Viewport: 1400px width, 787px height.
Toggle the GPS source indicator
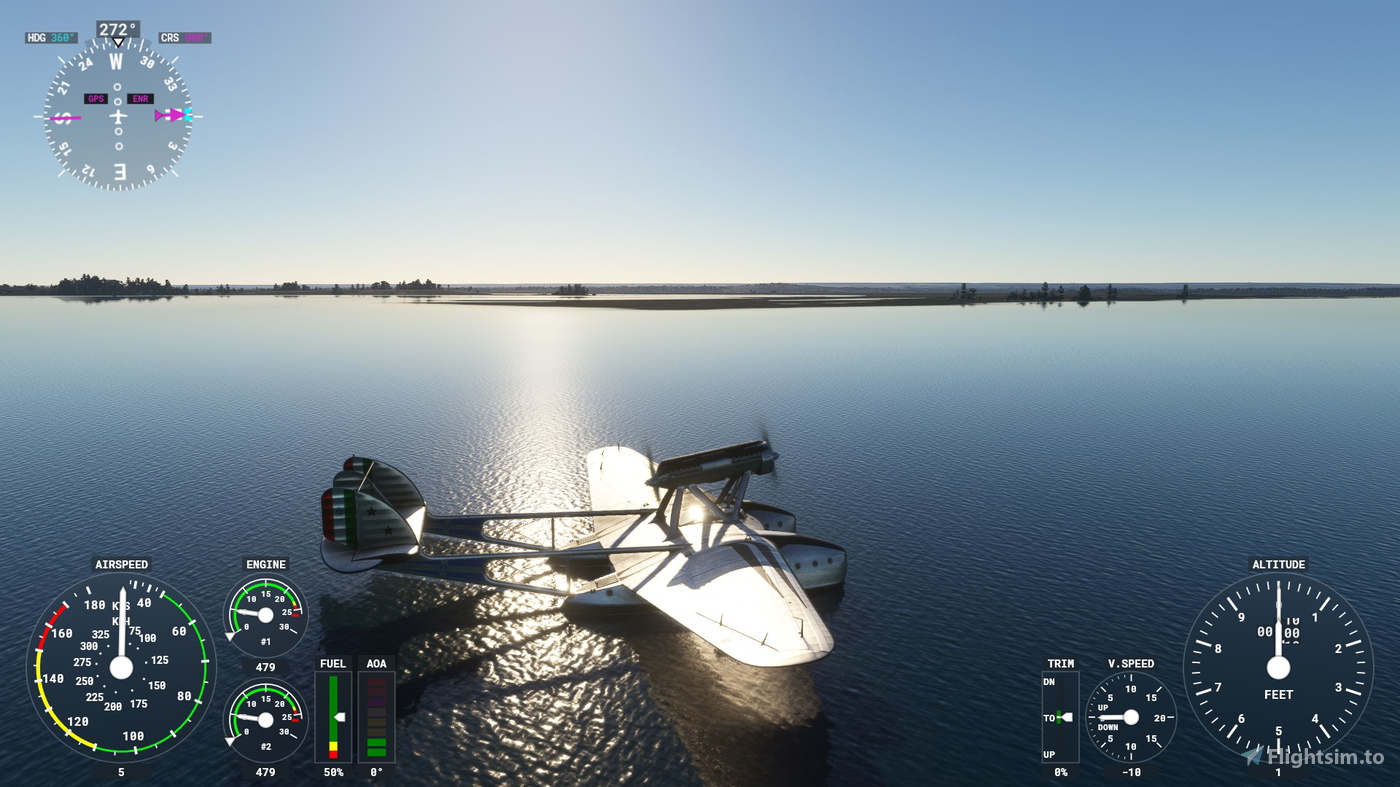point(96,98)
